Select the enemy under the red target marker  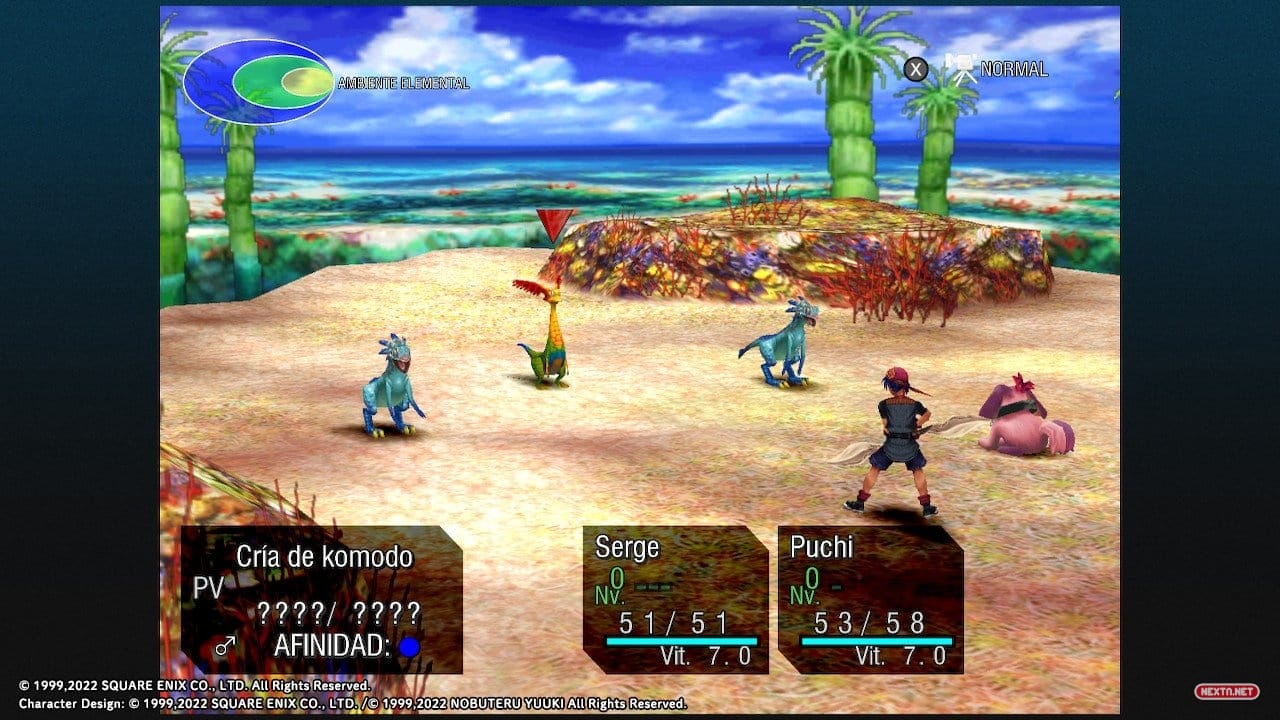545,335
